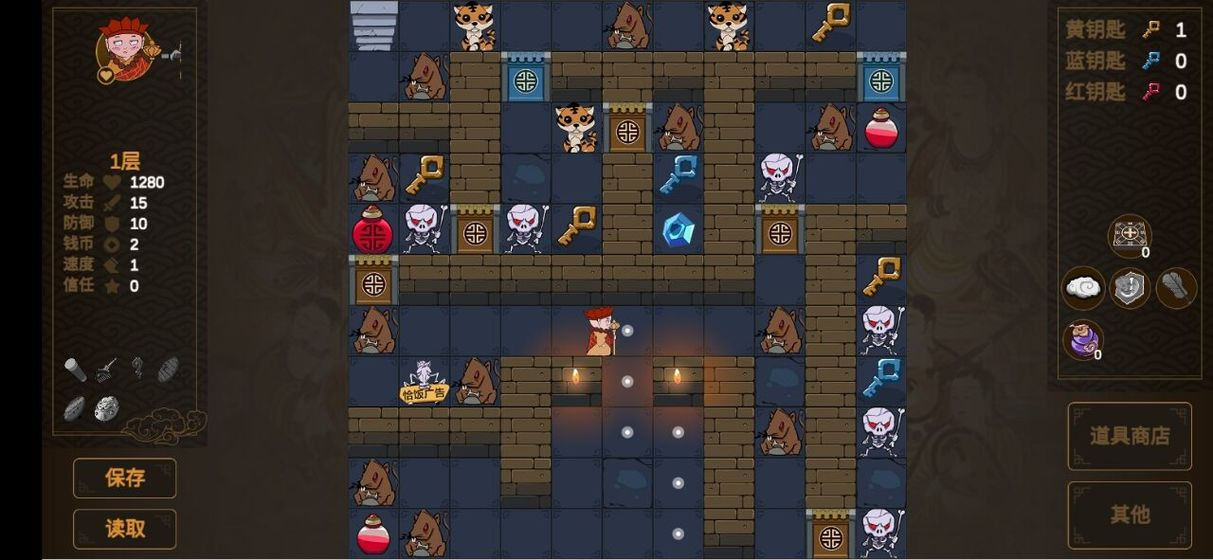Use the square compass map item
The image size is (1213, 560).
point(1129,235)
